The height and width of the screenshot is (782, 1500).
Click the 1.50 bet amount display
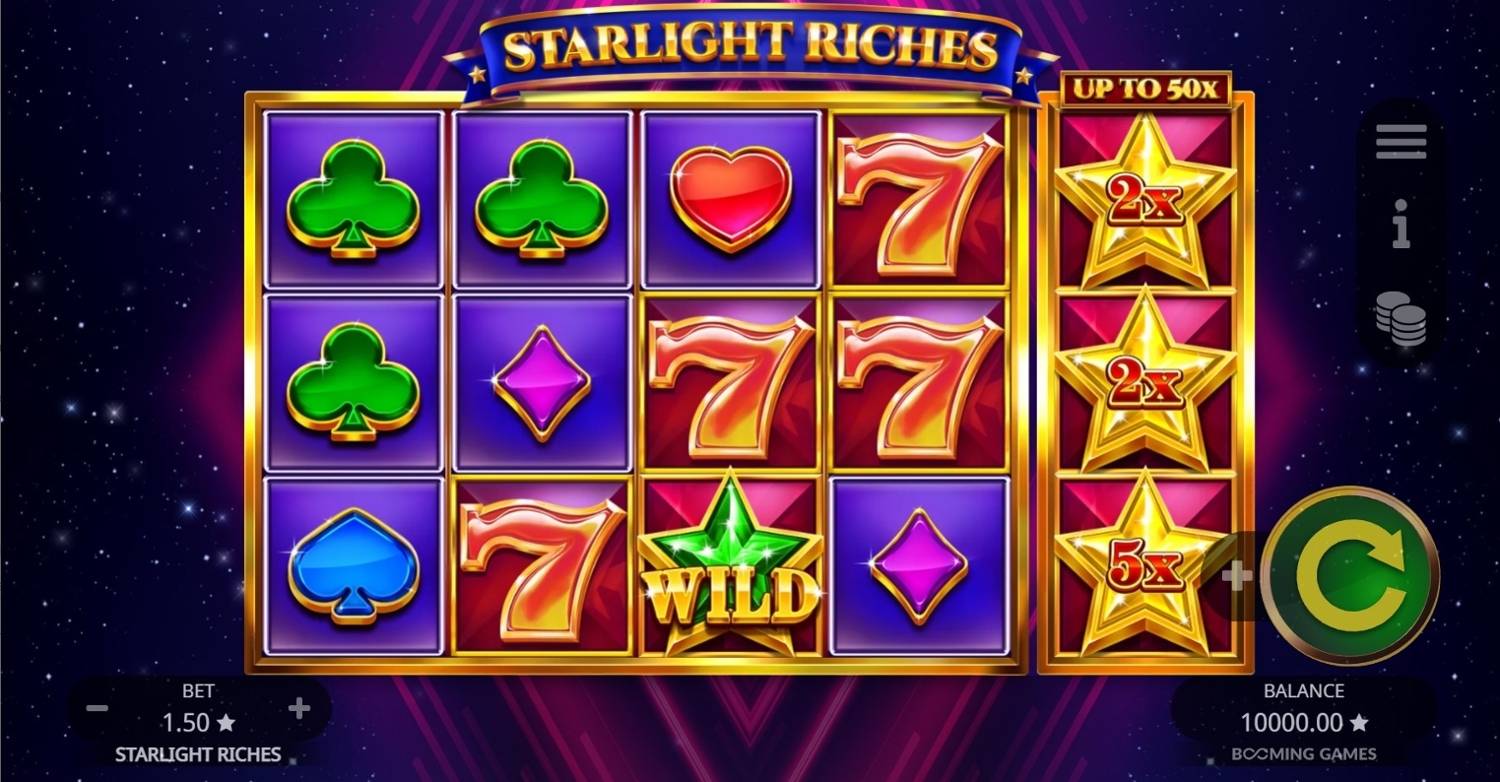click(197, 722)
